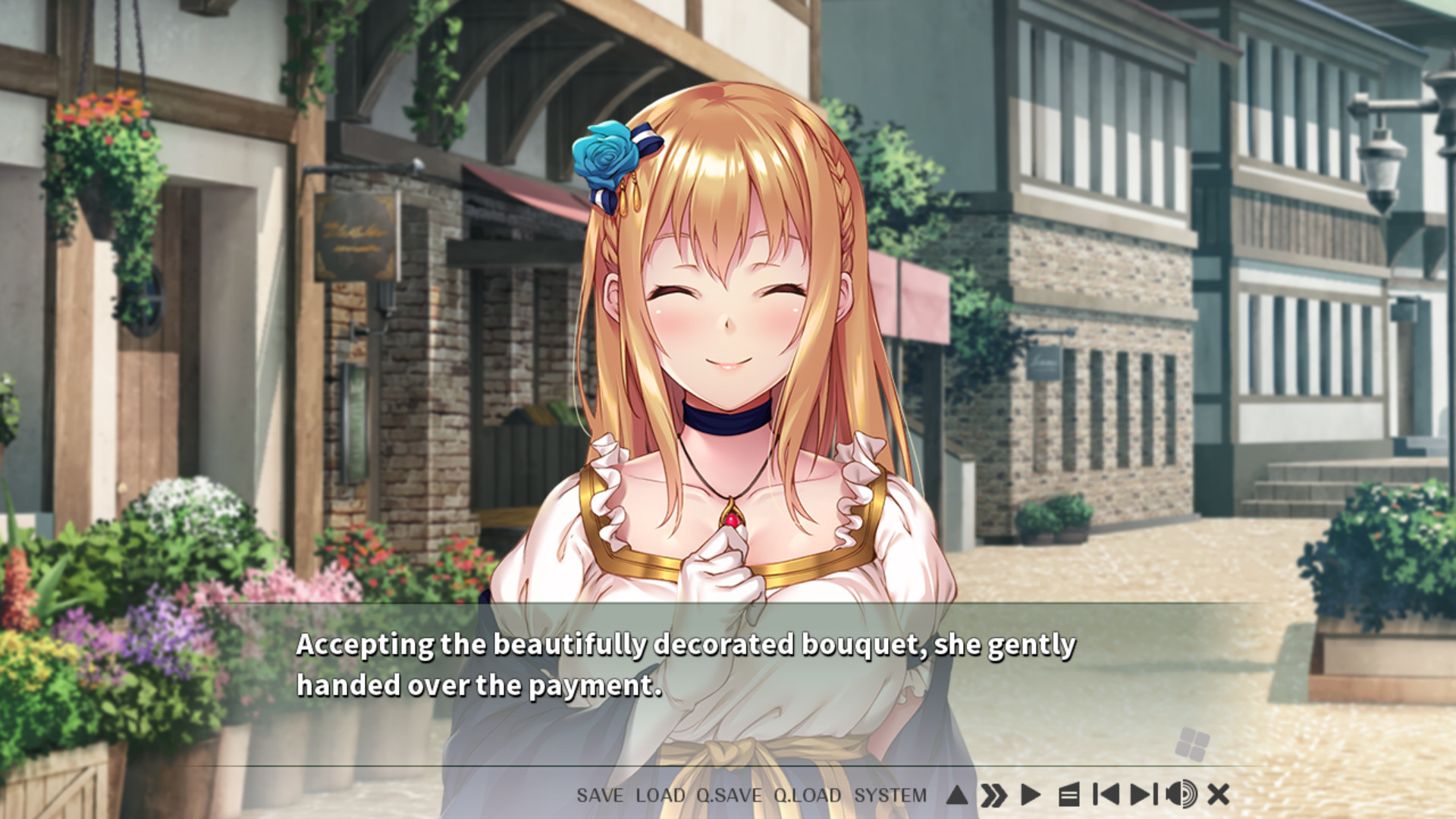Screen dimensions: 1456x819
Task: Jump ahead to the next choice icon
Action: point(1142,795)
